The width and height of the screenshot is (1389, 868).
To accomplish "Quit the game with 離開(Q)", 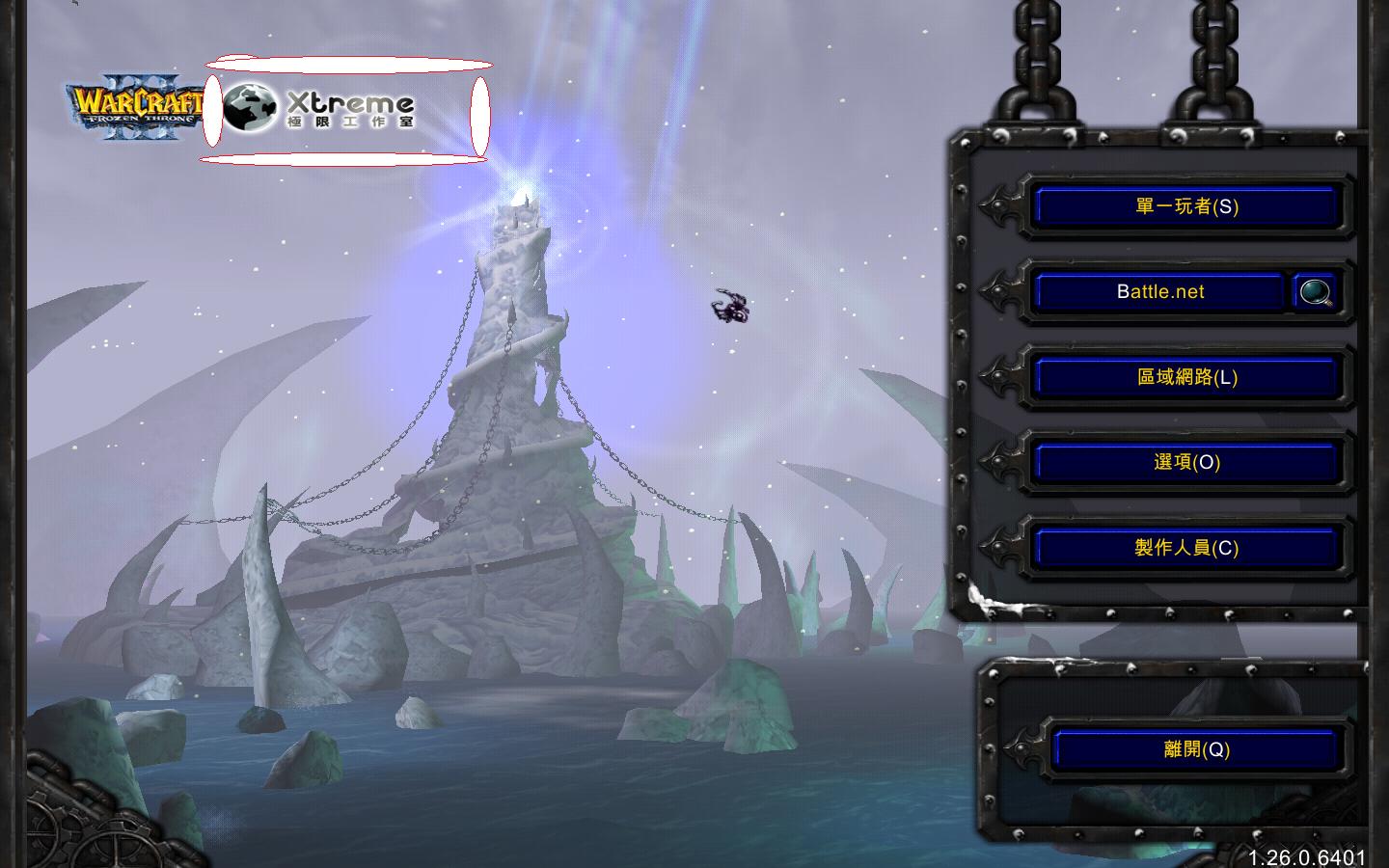I will pos(1196,749).
